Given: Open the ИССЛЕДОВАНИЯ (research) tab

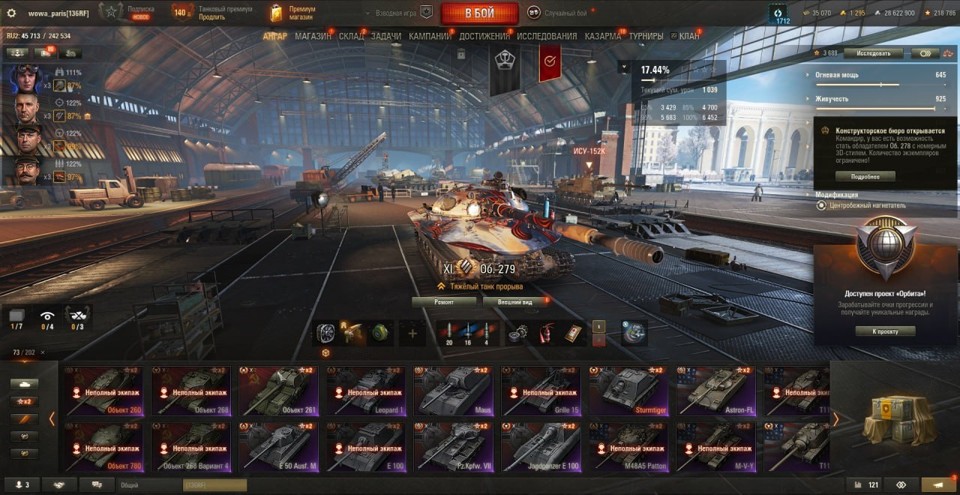Looking at the screenshot, I should pyautogui.click(x=547, y=36).
